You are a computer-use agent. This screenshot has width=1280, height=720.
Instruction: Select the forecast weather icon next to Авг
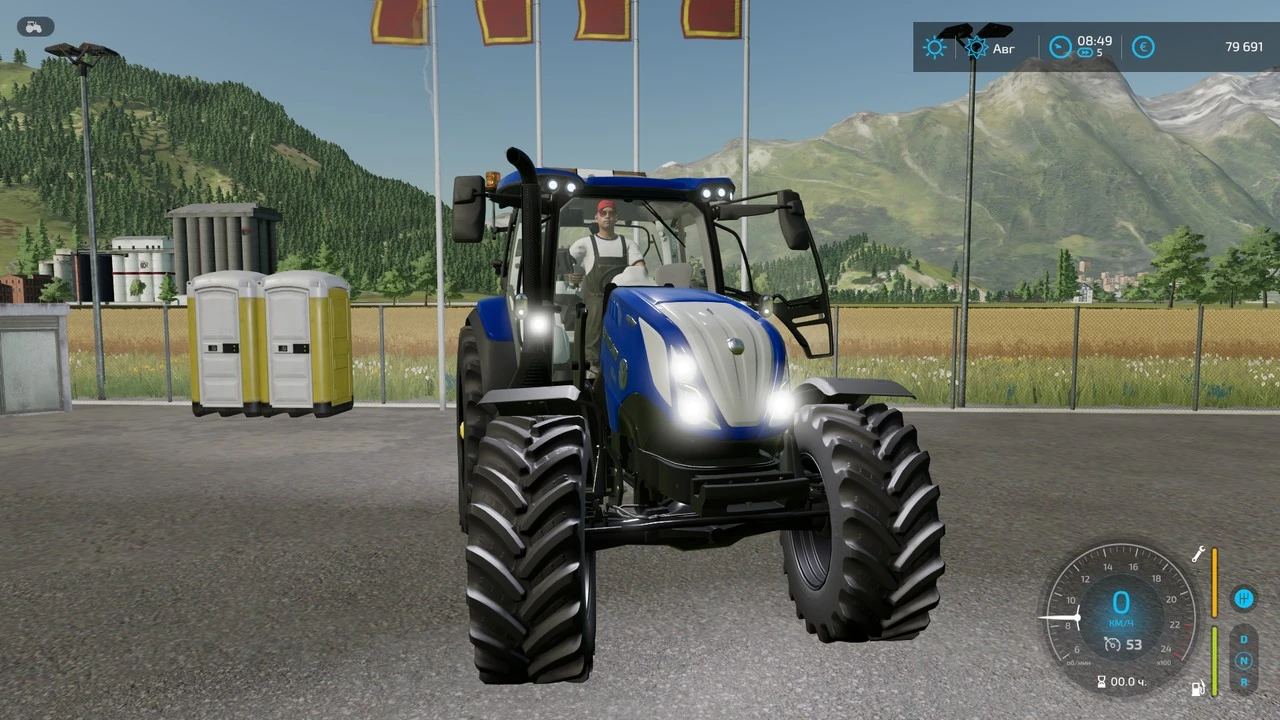click(x=975, y=46)
